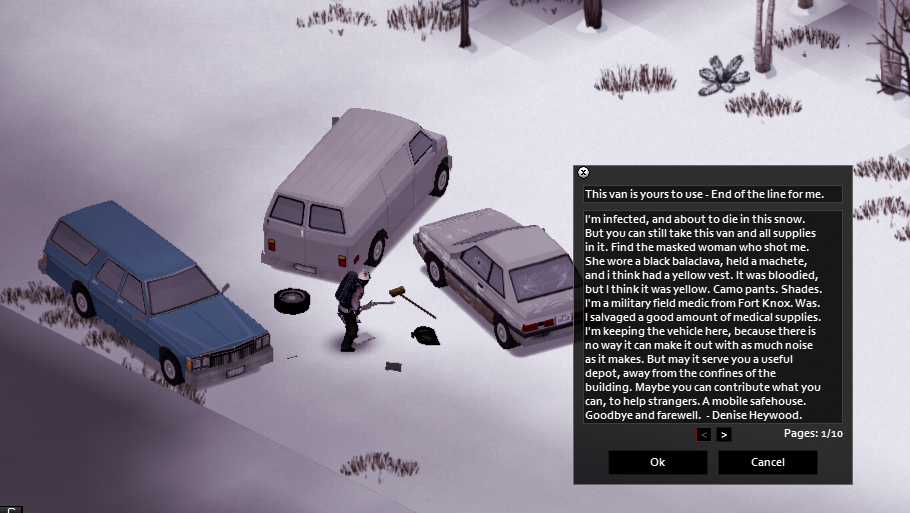
Task: Go to the previous note page
Action: pyautogui.click(x=704, y=434)
